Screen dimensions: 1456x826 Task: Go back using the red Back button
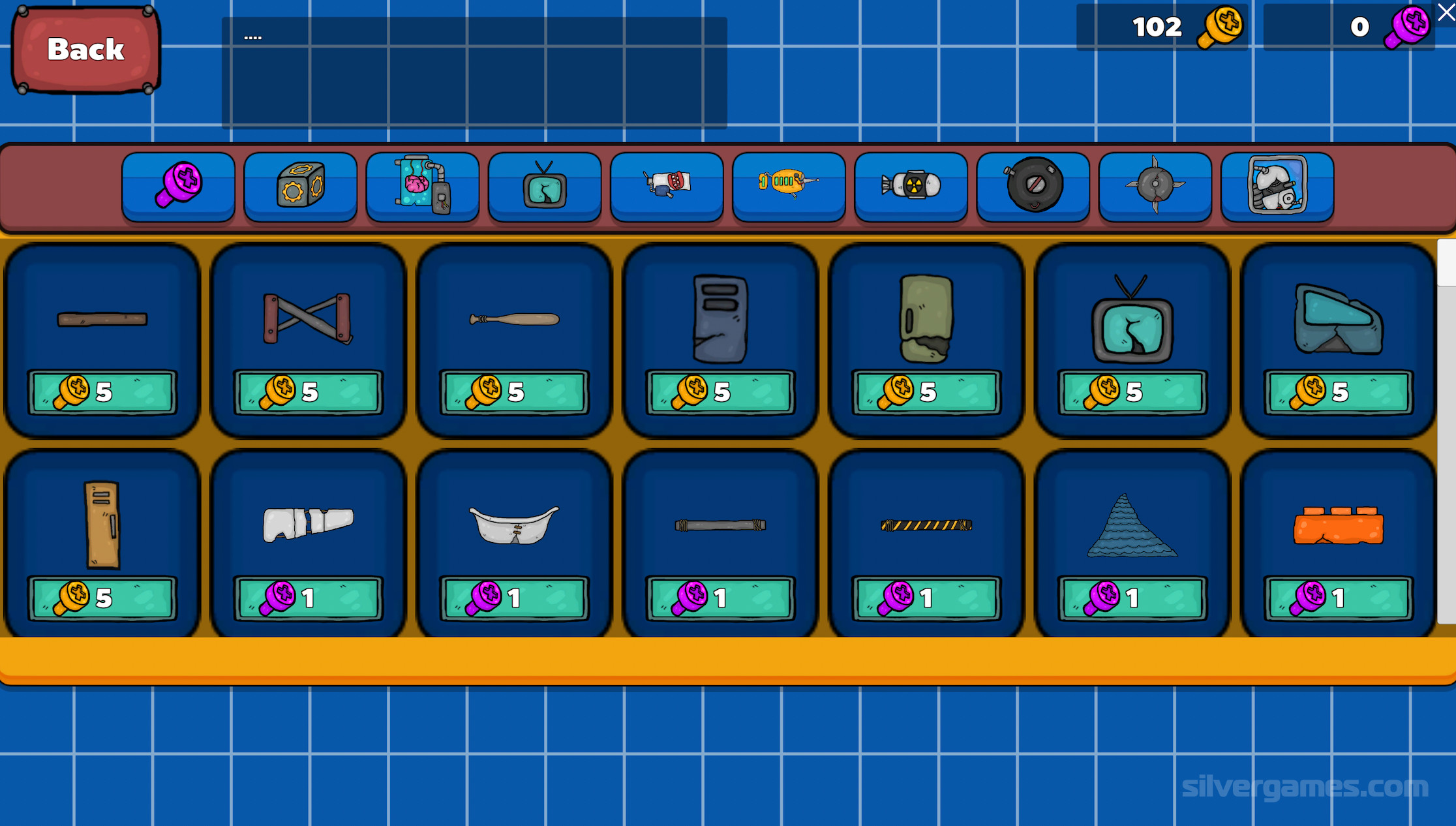86,50
